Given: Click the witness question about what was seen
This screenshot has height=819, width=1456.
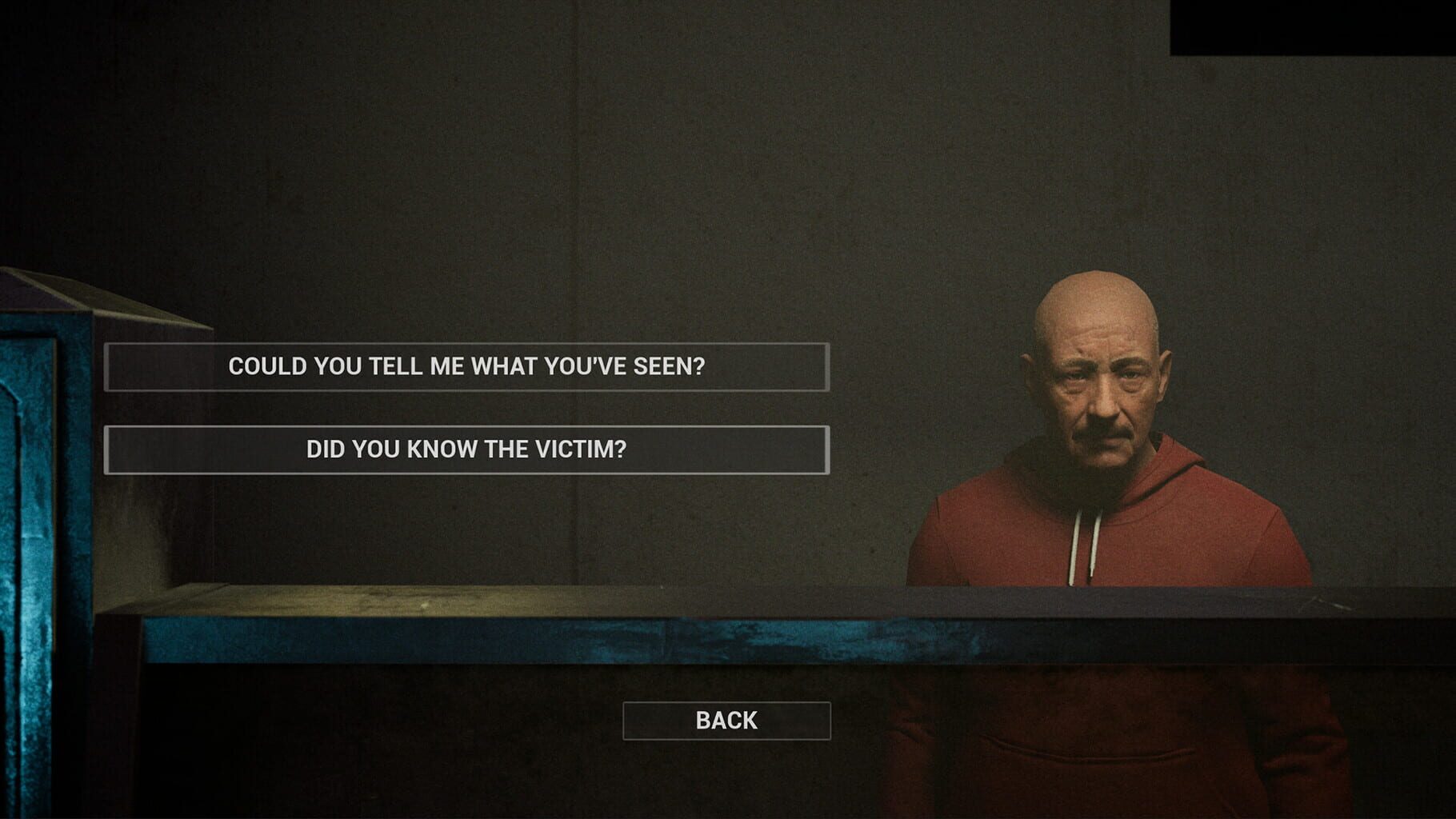Looking at the screenshot, I should pos(466,366).
